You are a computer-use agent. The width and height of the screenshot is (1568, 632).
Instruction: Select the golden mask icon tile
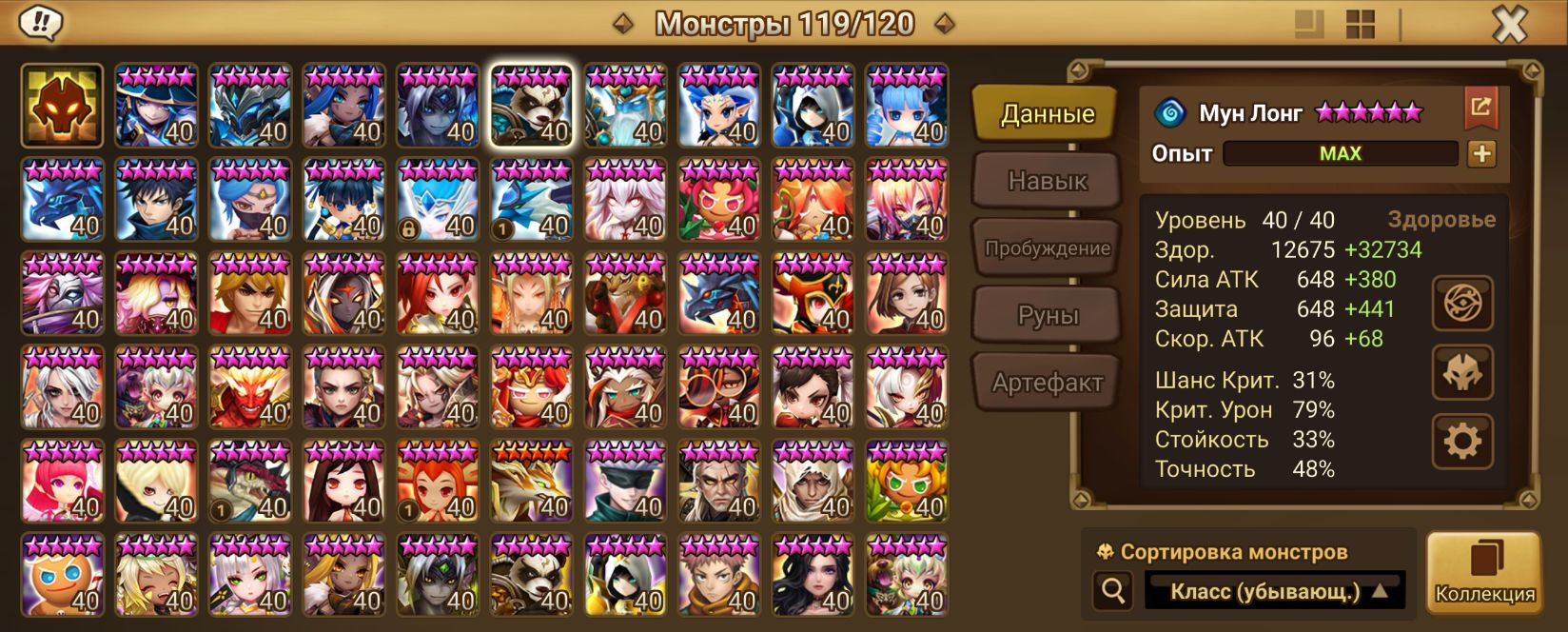(x=63, y=106)
